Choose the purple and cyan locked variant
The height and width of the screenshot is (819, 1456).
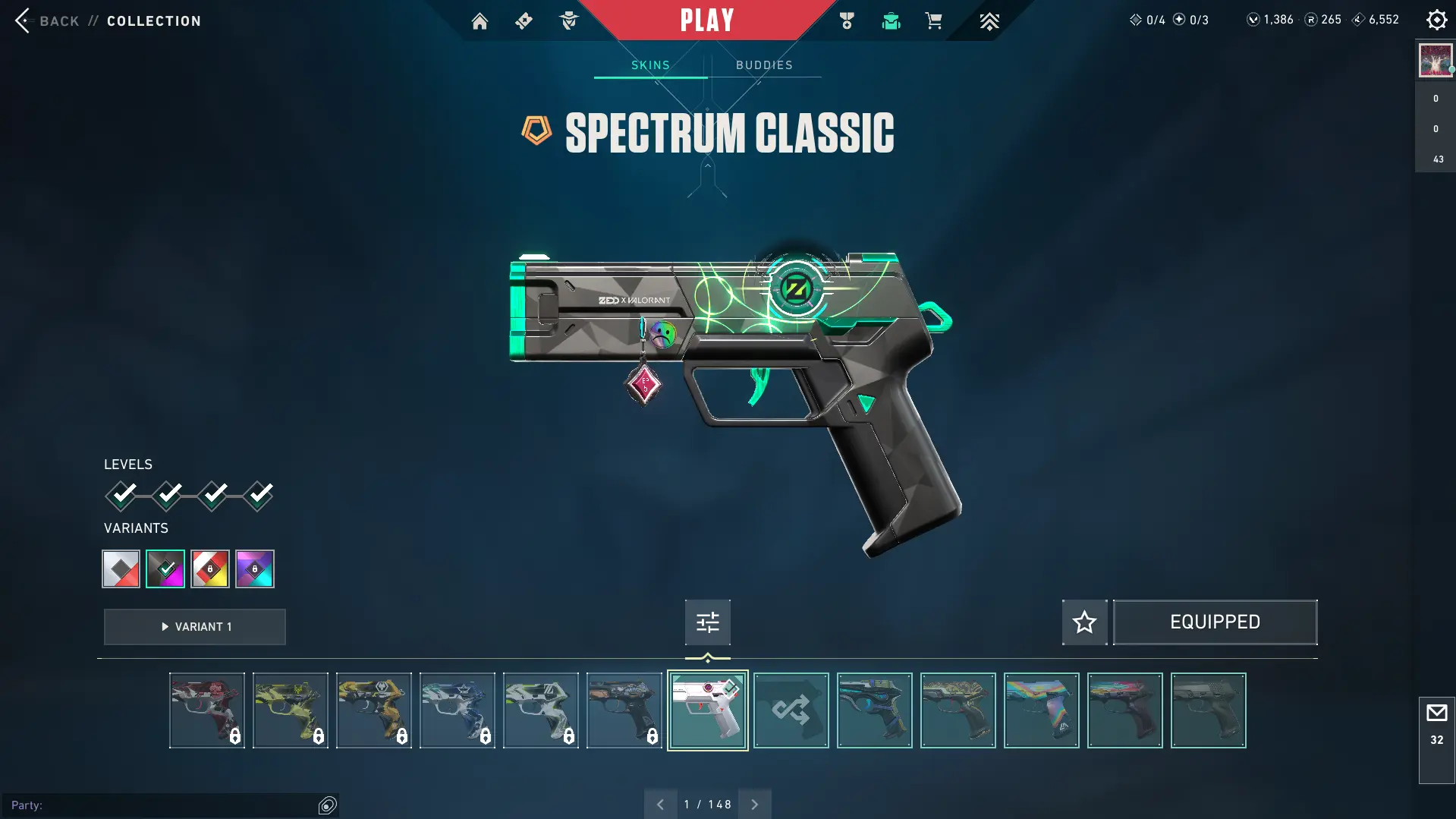[x=255, y=569]
